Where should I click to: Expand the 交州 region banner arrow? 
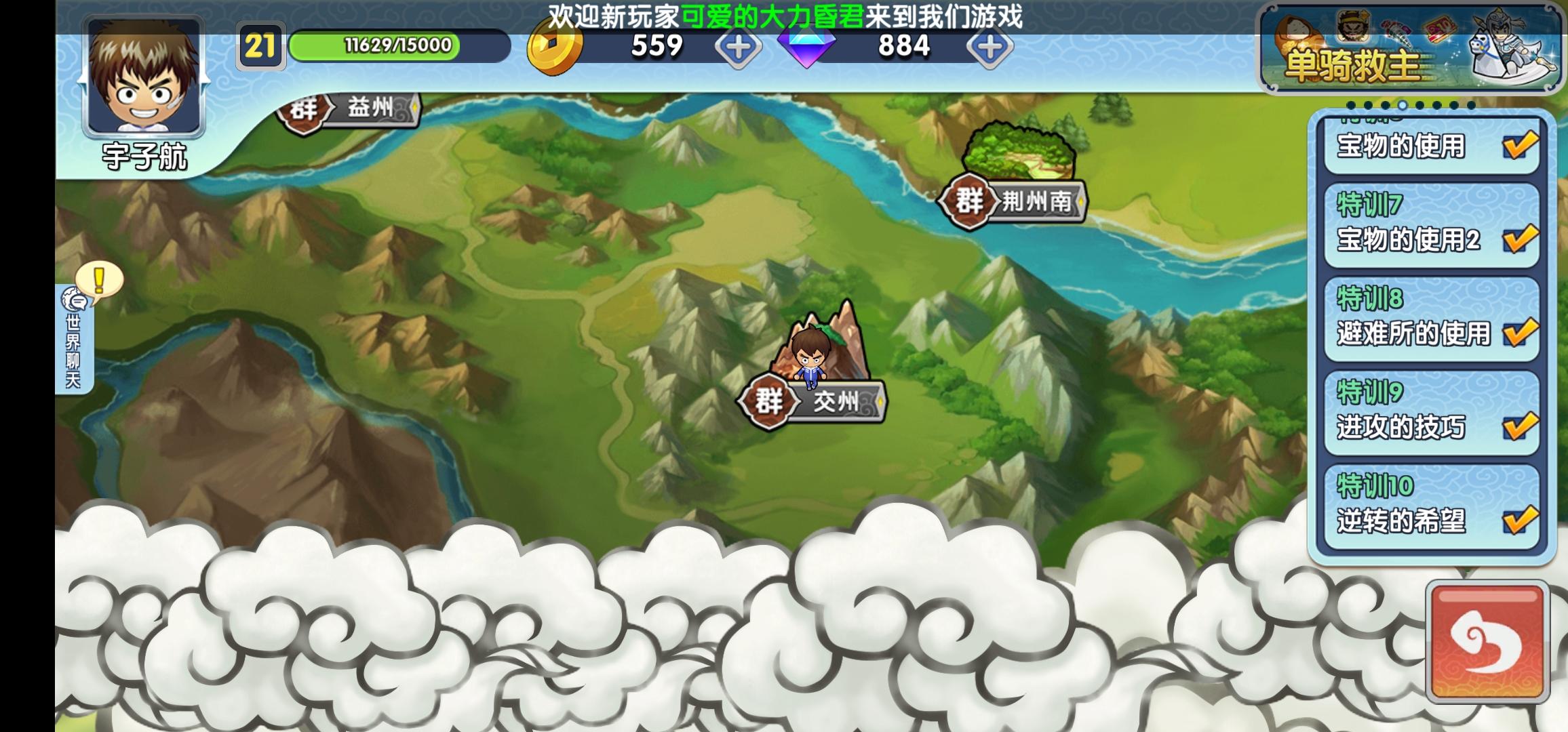tap(882, 402)
